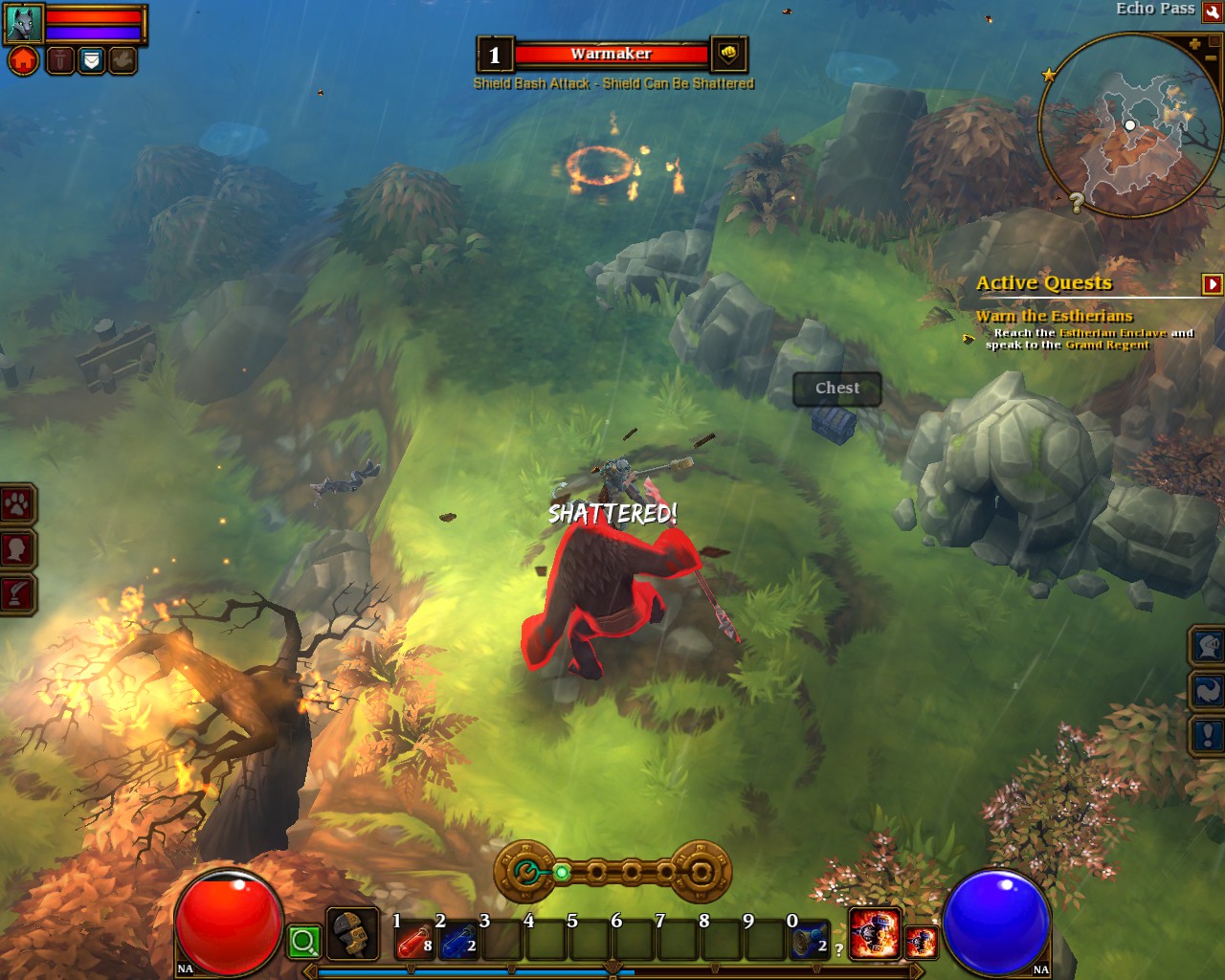This screenshot has height=980, width=1225.
Task: Open the pet panel paw icon
Action: (x=17, y=504)
